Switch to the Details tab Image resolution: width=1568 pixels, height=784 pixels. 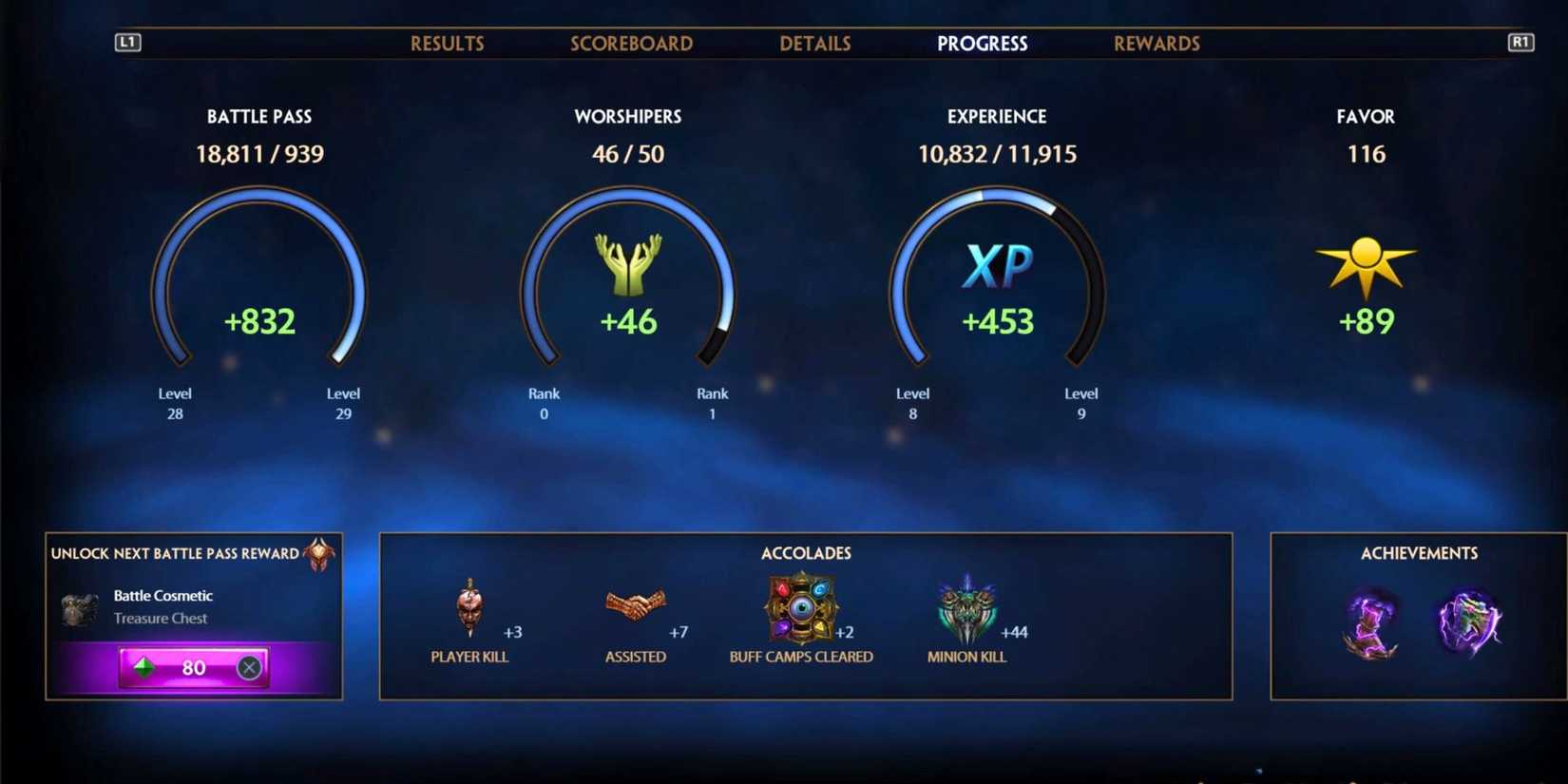point(814,43)
